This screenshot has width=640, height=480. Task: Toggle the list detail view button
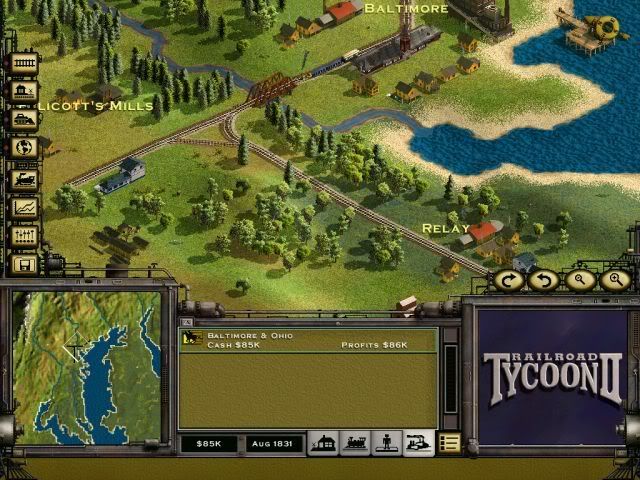(450, 443)
